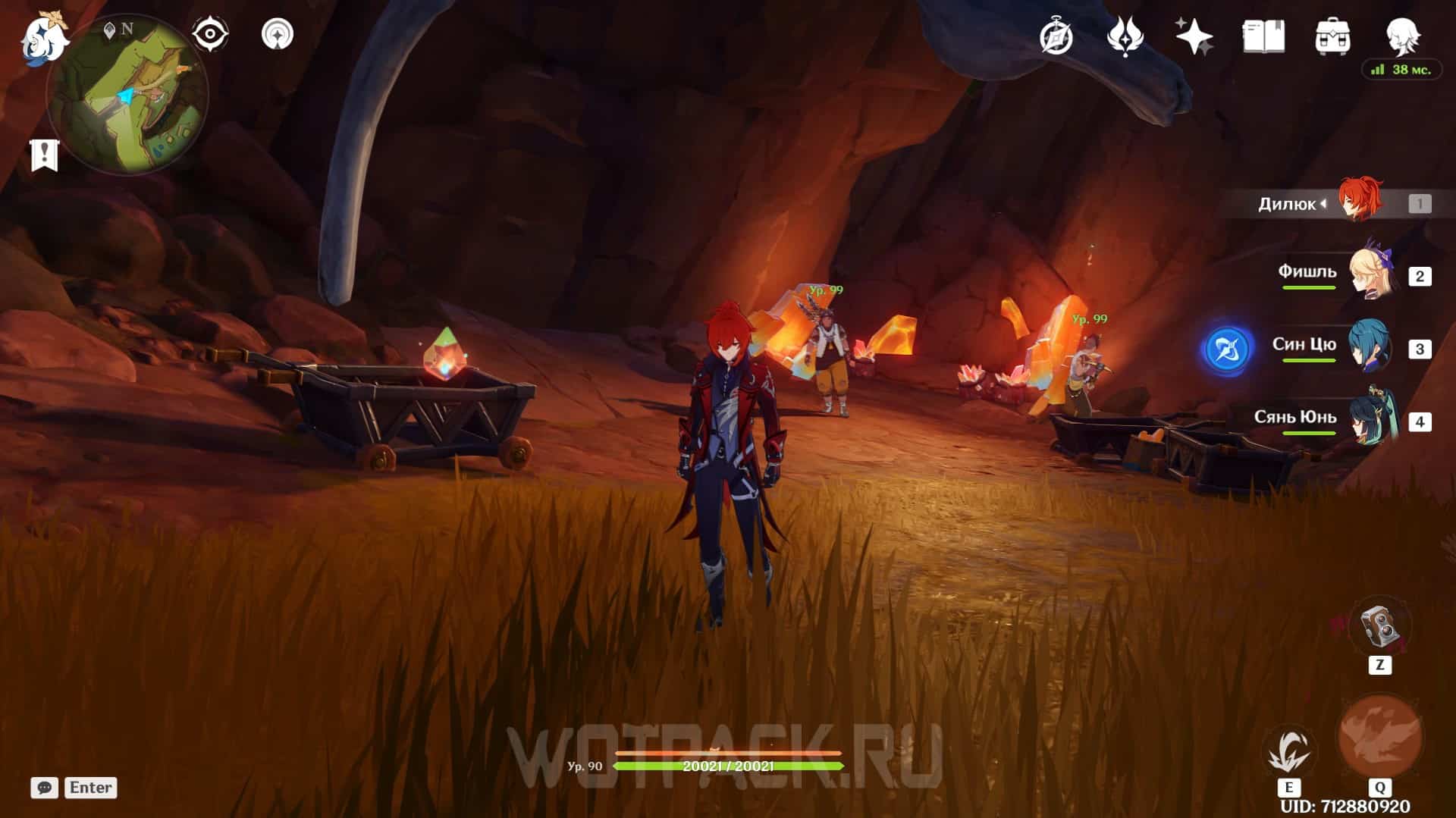Trigger the blue elemental burst icon by Син Цю
Screen dimensions: 1456x818
1226,350
